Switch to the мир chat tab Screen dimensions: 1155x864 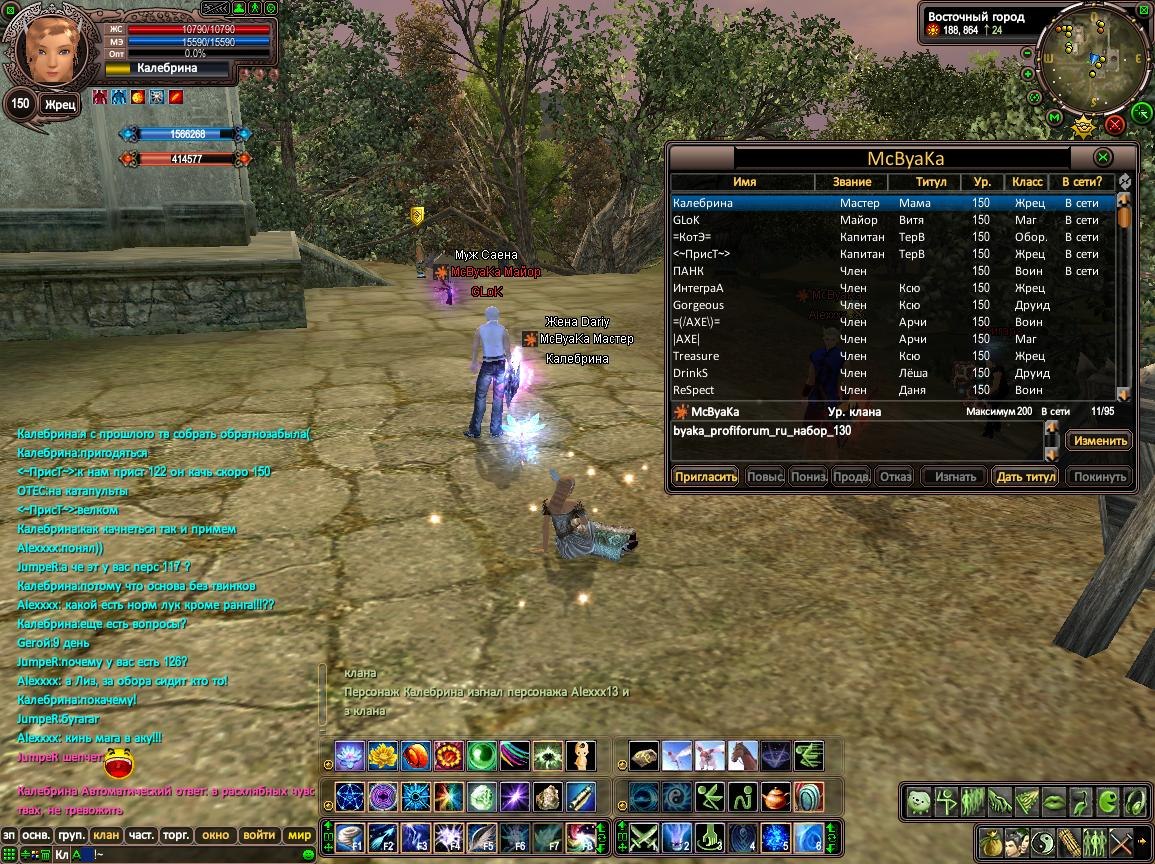point(299,835)
